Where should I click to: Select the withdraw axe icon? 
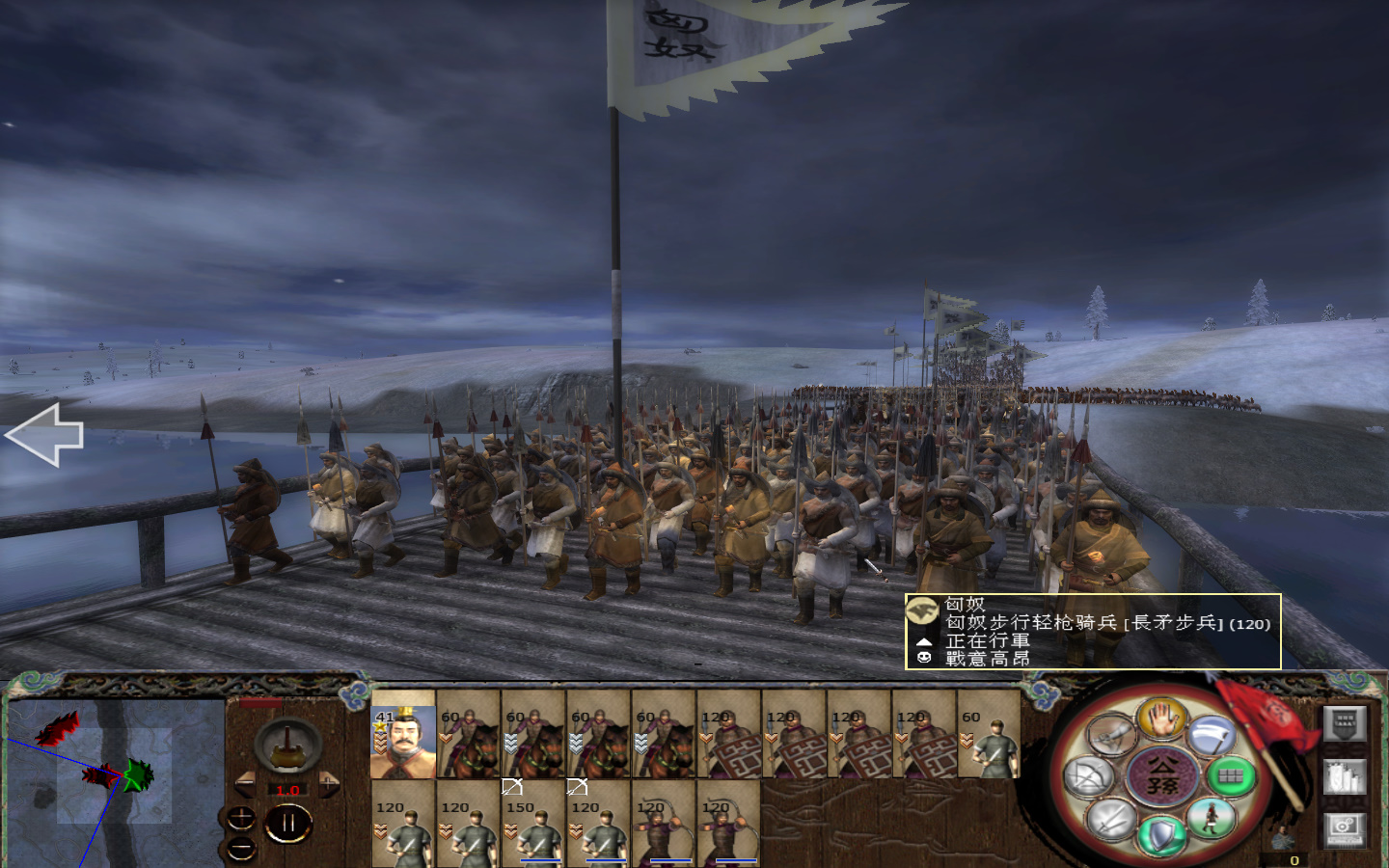coord(1211,735)
